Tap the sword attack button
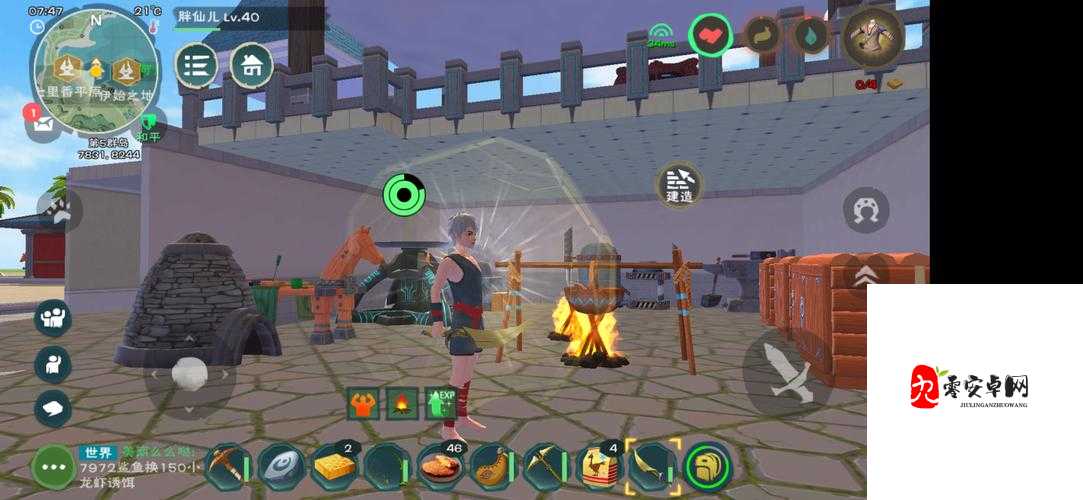This screenshot has width=1083, height=500. coord(786,373)
